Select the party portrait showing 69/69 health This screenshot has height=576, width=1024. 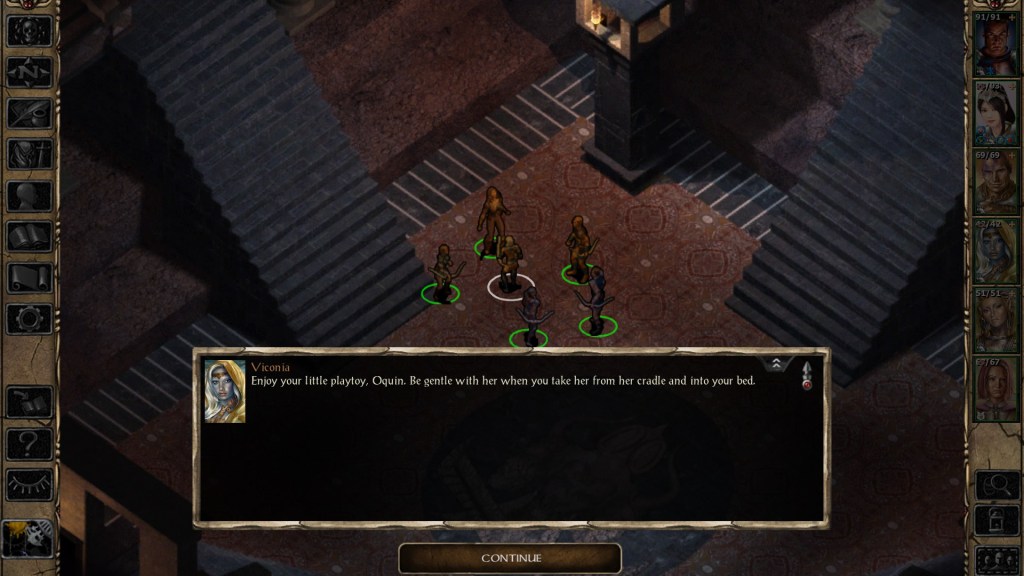tap(995, 184)
